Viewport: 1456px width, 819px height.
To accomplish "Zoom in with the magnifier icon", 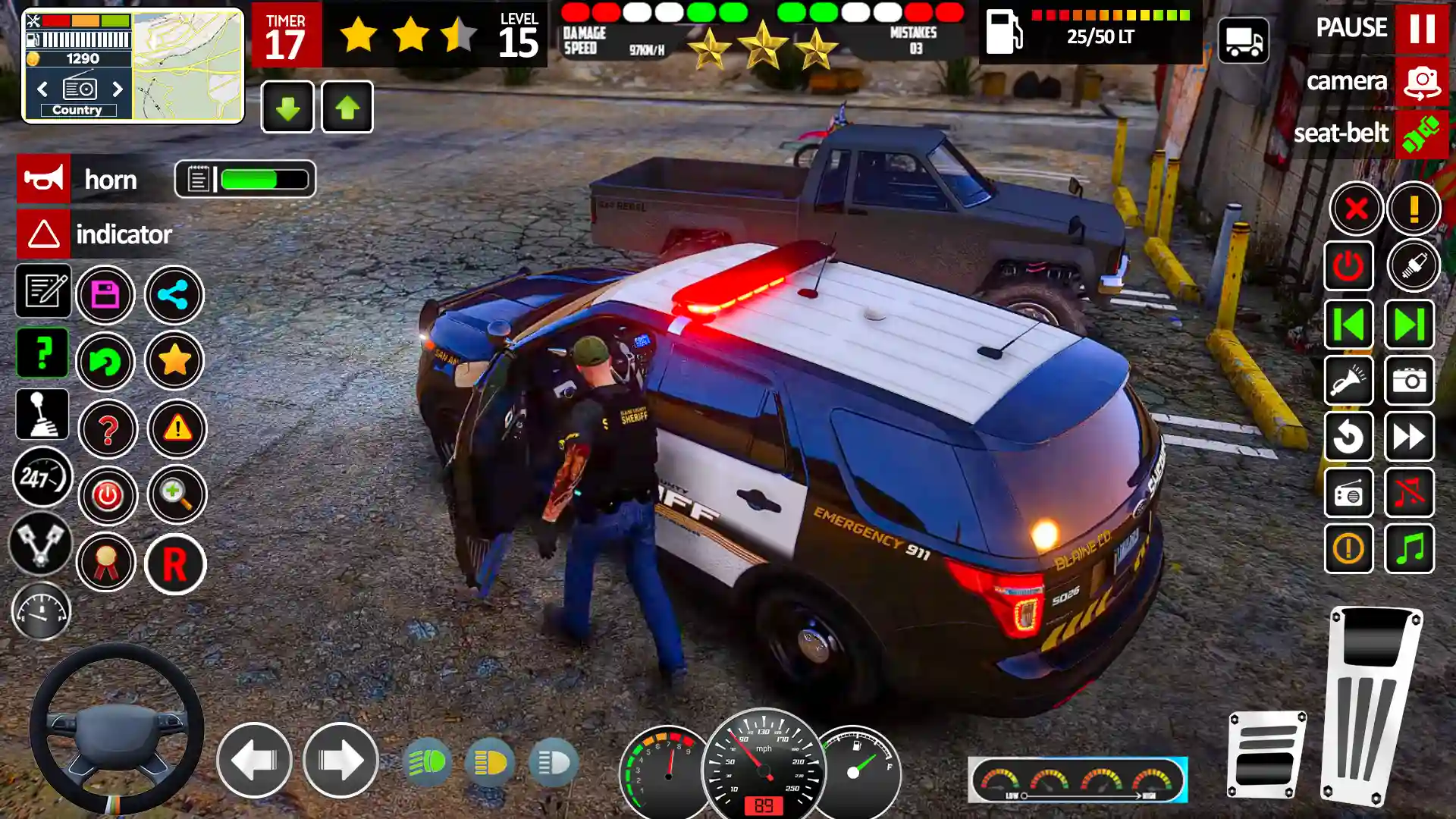I will [177, 495].
